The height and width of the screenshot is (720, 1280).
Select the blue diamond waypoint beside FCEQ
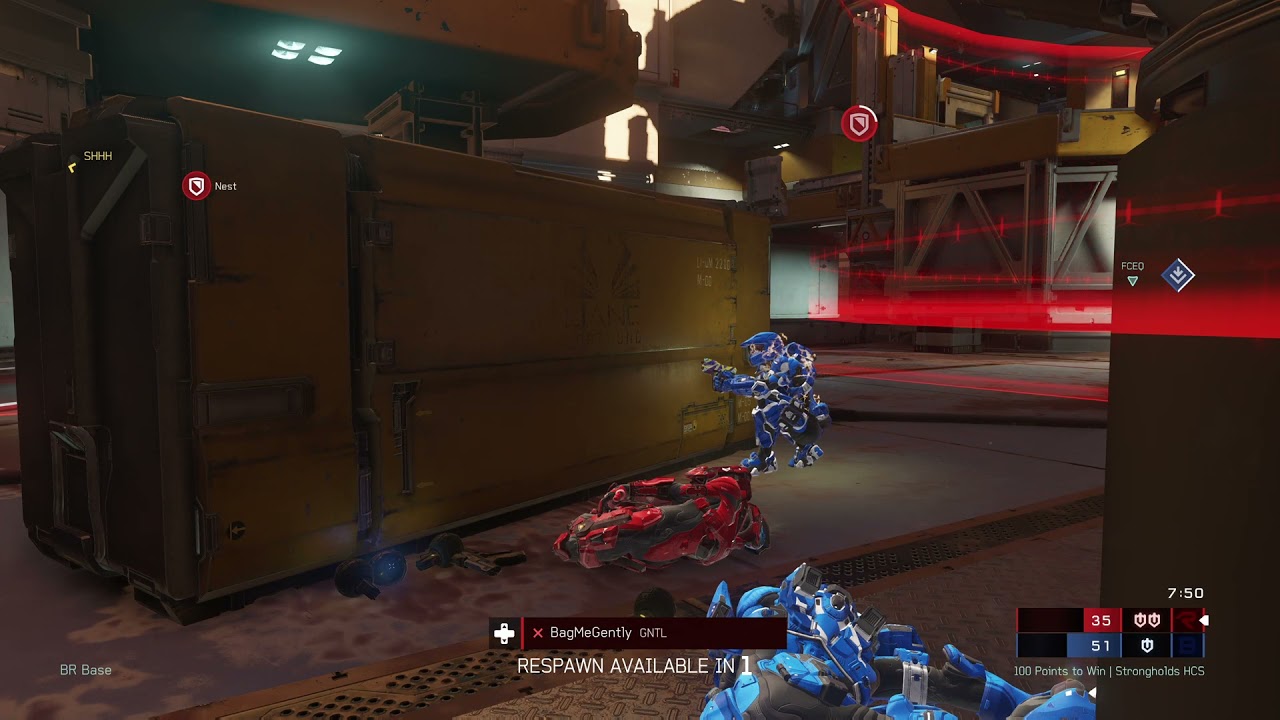click(1177, 275)
